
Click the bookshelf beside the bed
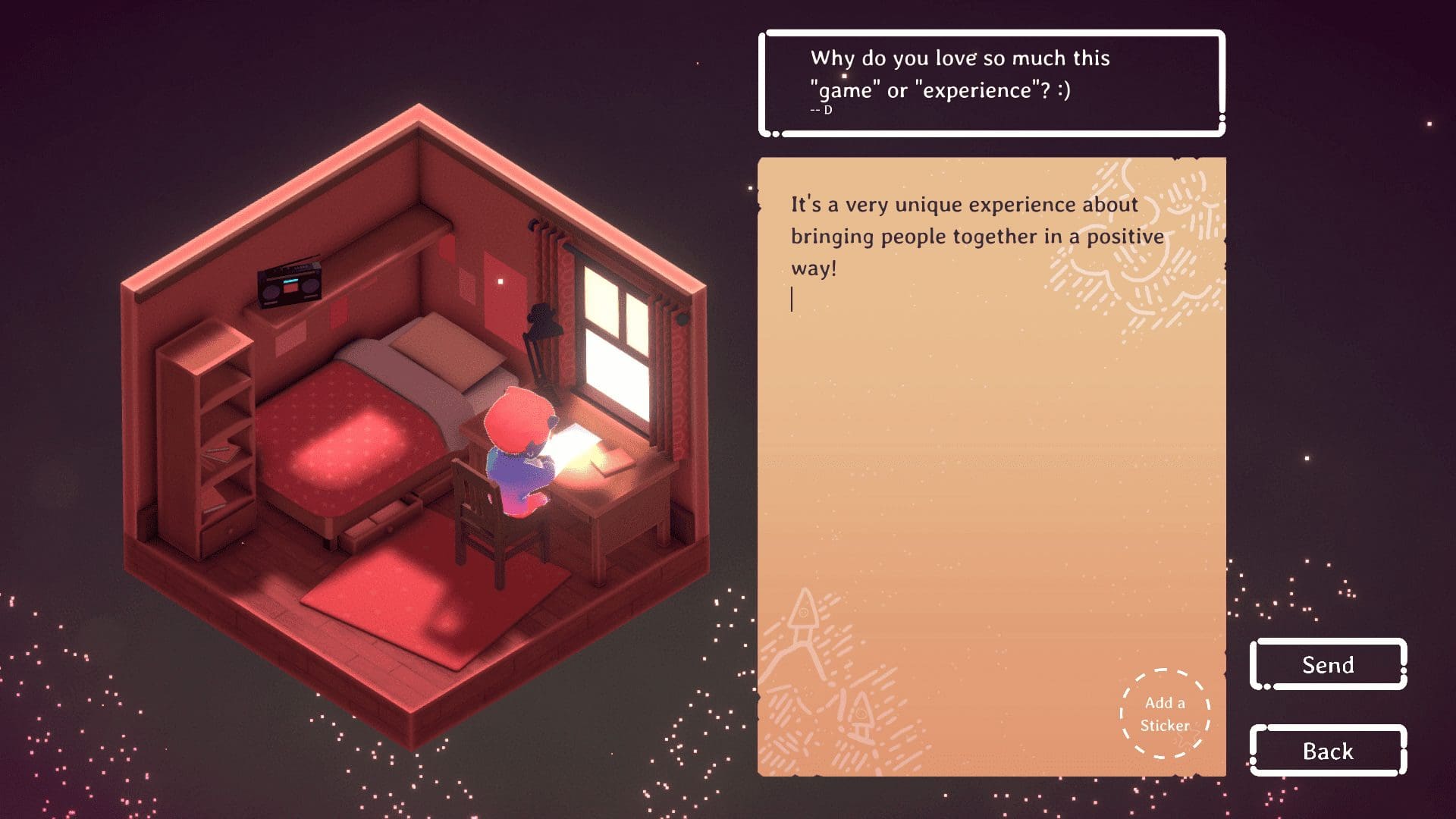(205, 440)
